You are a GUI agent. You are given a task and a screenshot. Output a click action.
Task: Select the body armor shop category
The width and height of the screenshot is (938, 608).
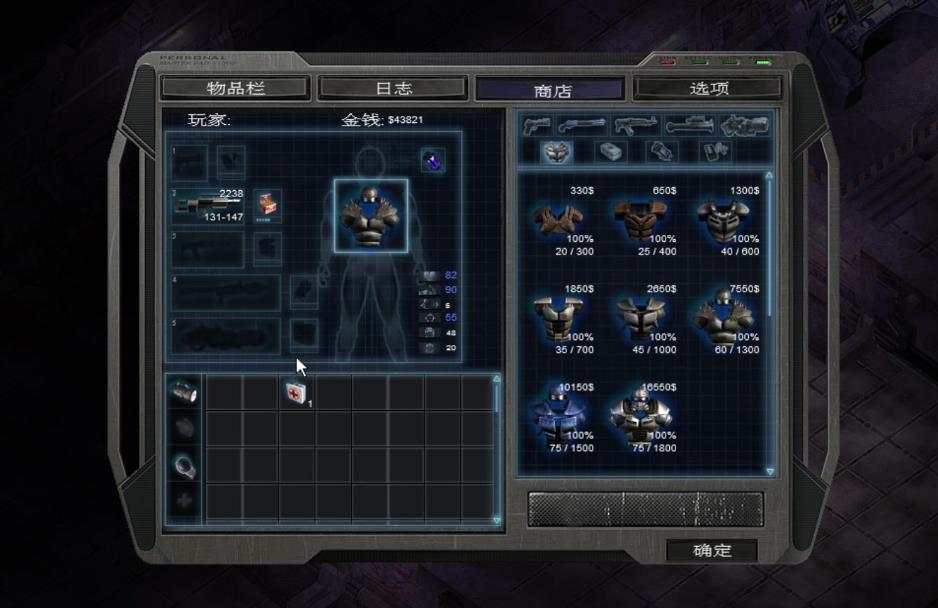coord(557,152)
